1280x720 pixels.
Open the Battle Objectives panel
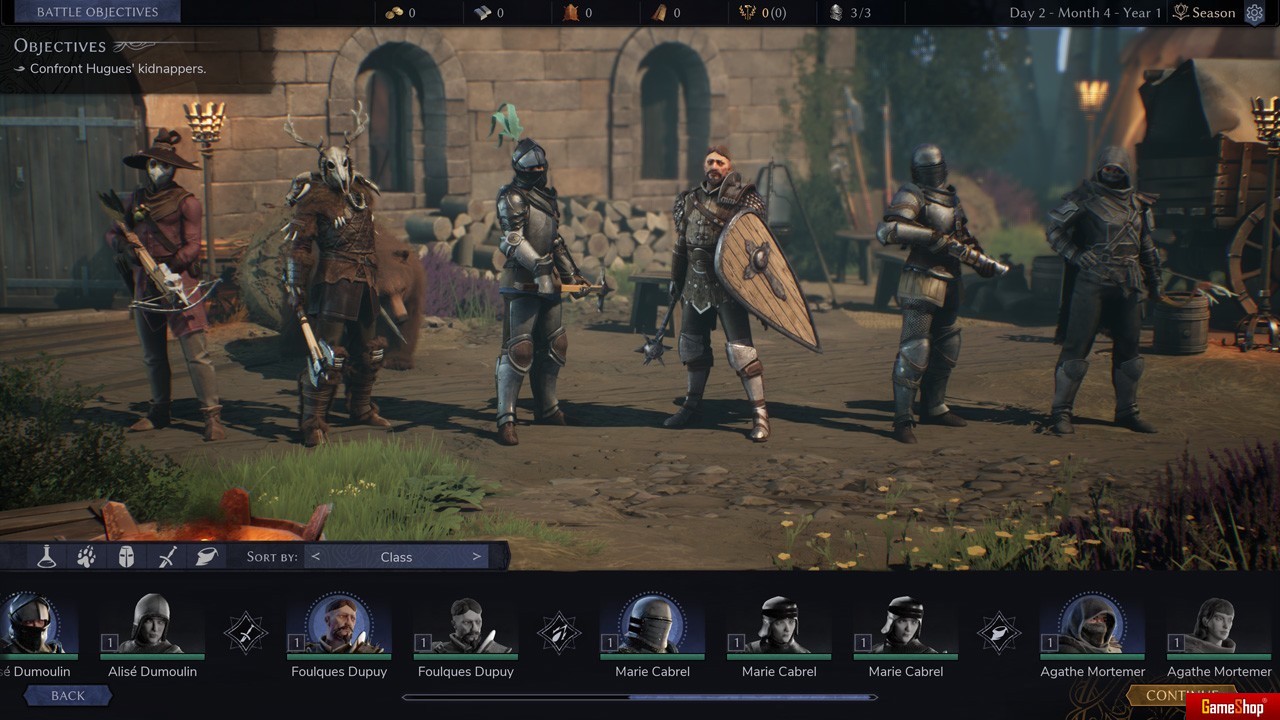(97, 12)
